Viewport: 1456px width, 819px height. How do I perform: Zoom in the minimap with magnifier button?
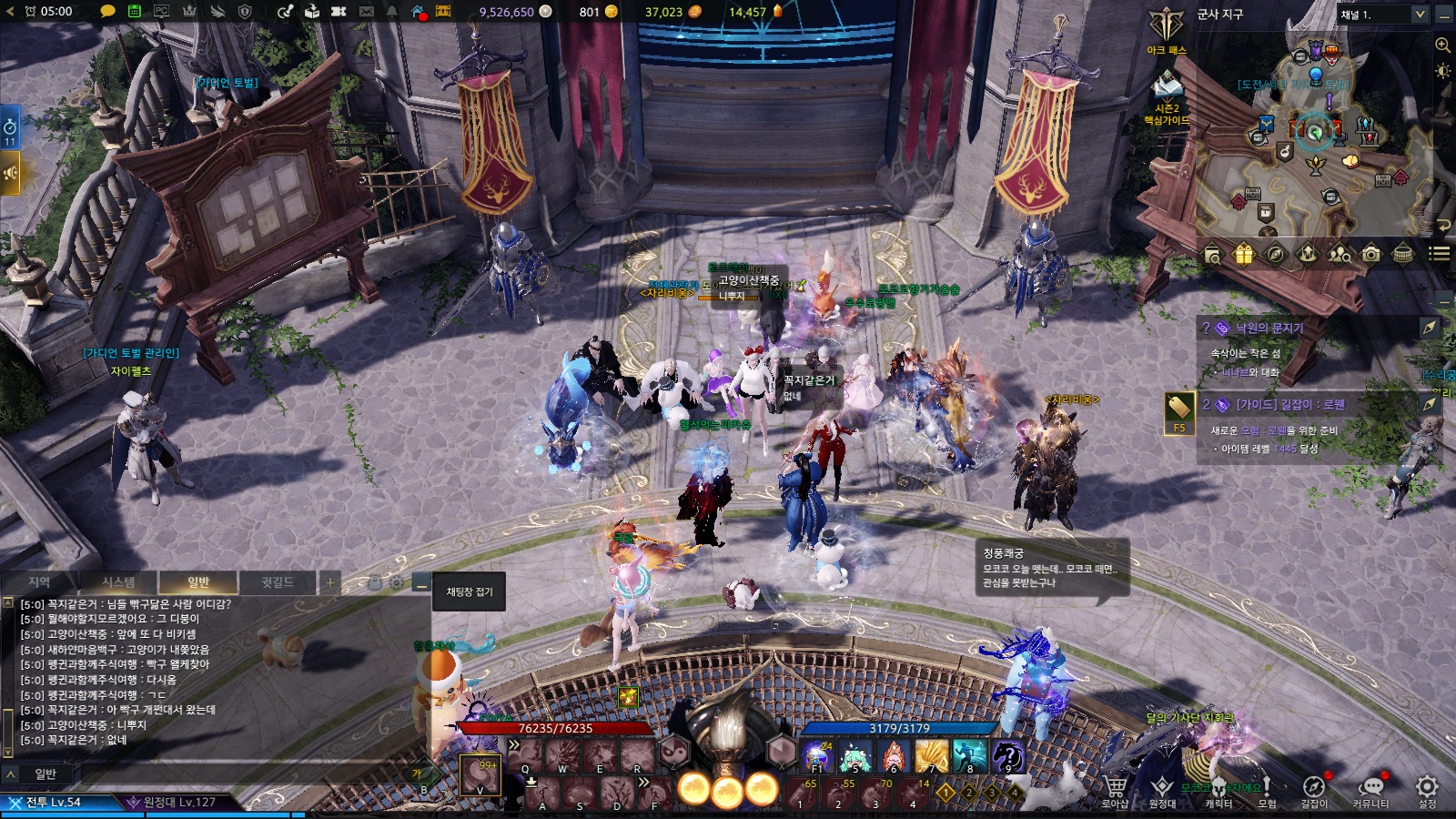point(1442,45)
